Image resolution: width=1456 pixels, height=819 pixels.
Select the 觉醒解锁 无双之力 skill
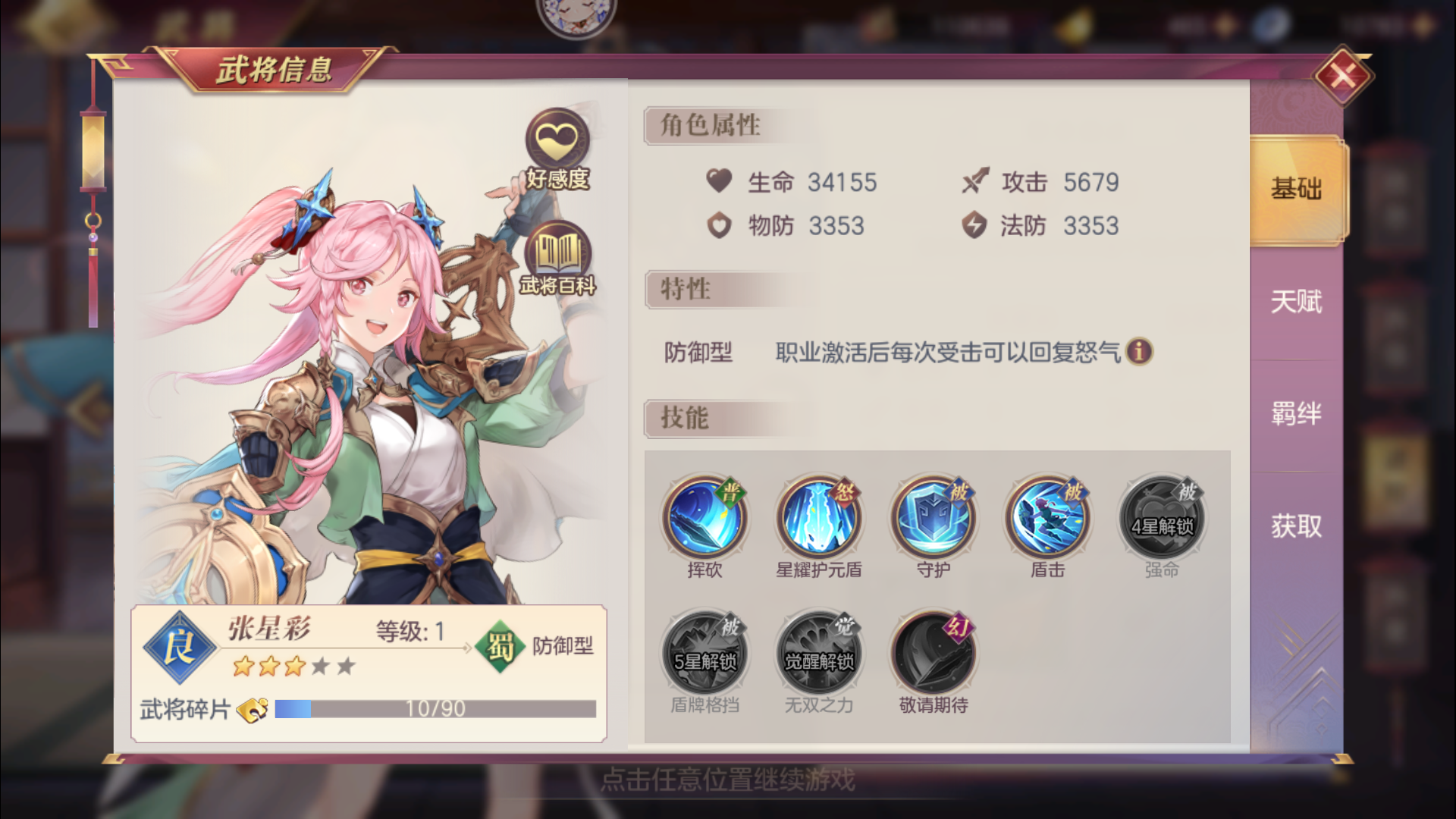click(818, 651)
